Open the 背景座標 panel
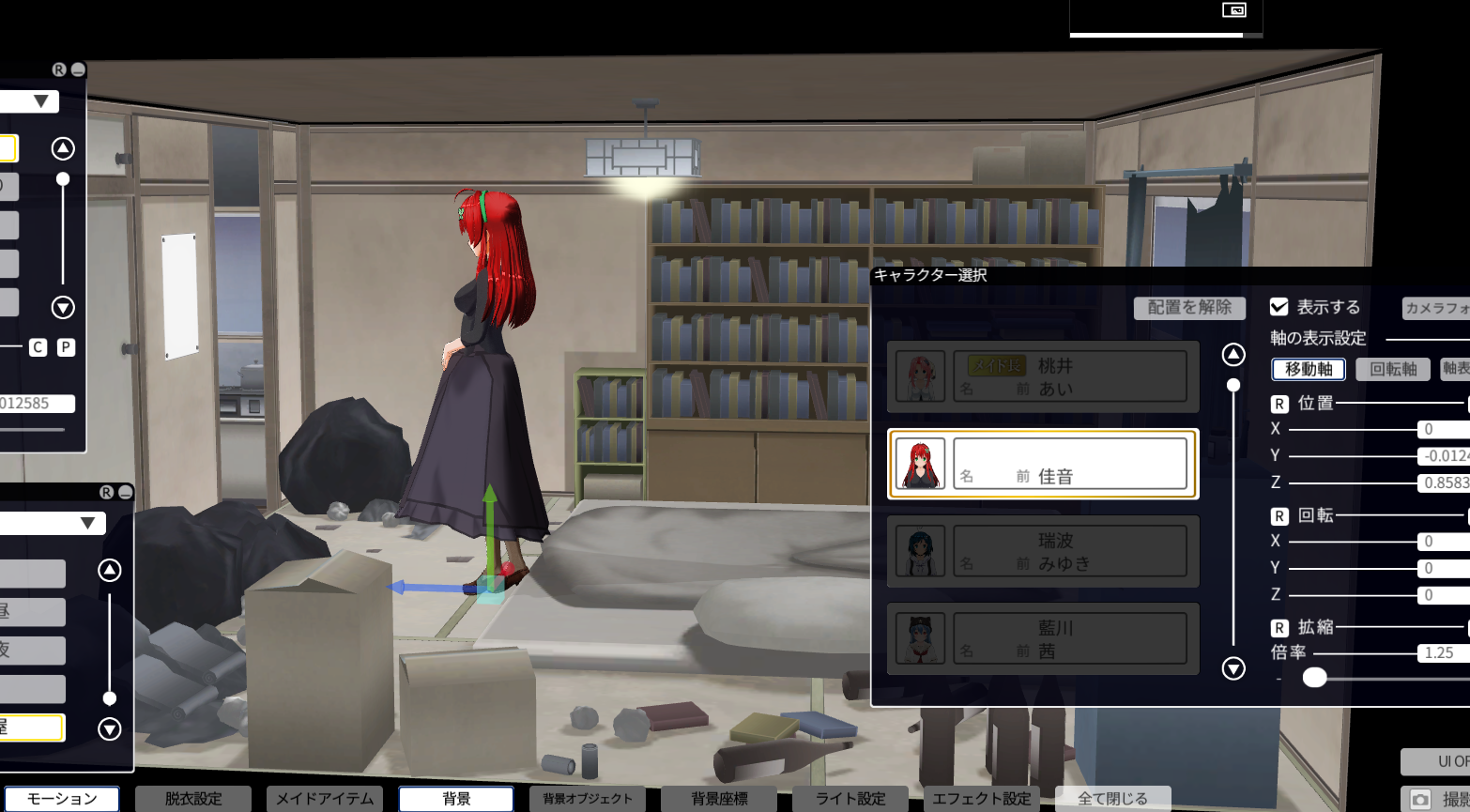The image size is (1470, 812). 719,799
